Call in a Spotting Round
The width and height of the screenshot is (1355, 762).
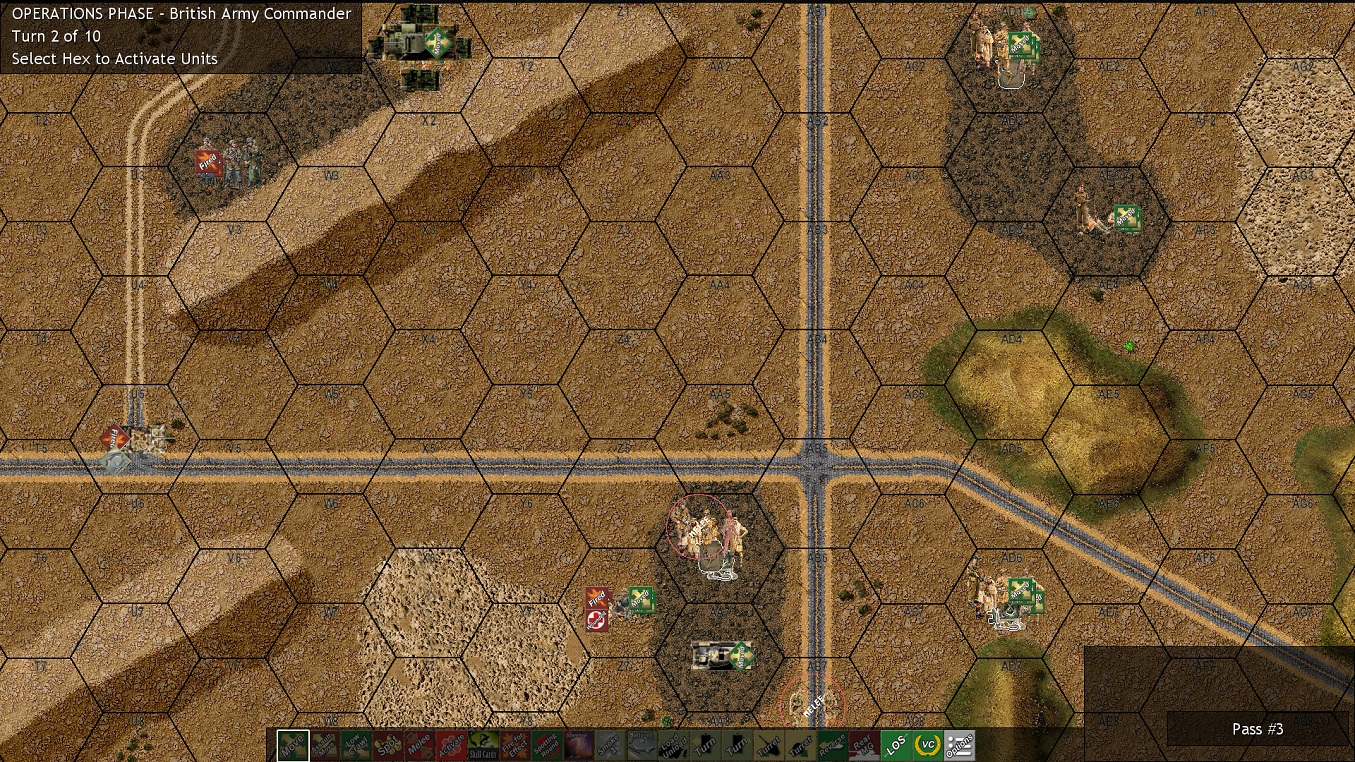coord(546,745)
